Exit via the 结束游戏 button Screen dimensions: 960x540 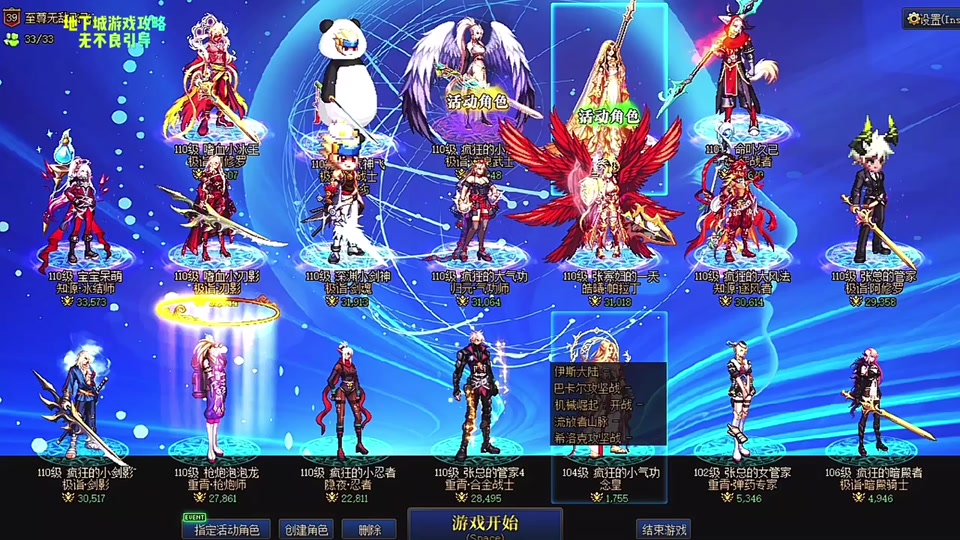pyautogui.click(x=663, y=529)
